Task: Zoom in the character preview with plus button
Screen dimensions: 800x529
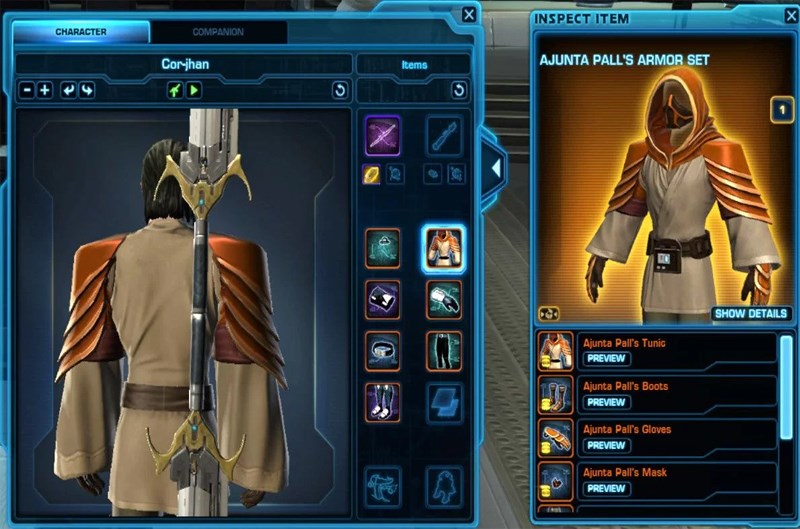Action: tap(45, 91)
